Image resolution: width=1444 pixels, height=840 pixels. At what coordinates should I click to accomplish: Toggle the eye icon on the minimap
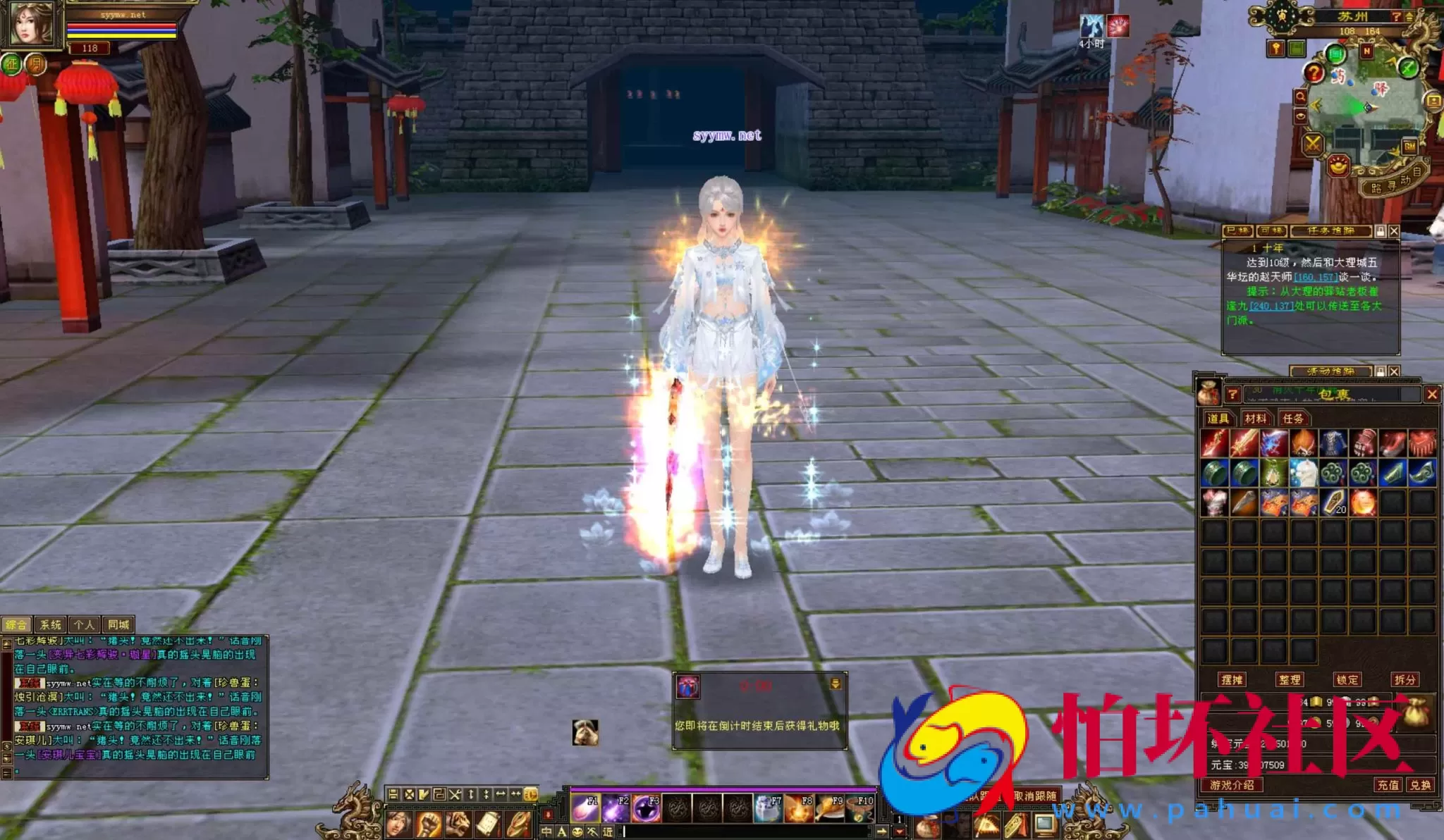coord(1301,116)
